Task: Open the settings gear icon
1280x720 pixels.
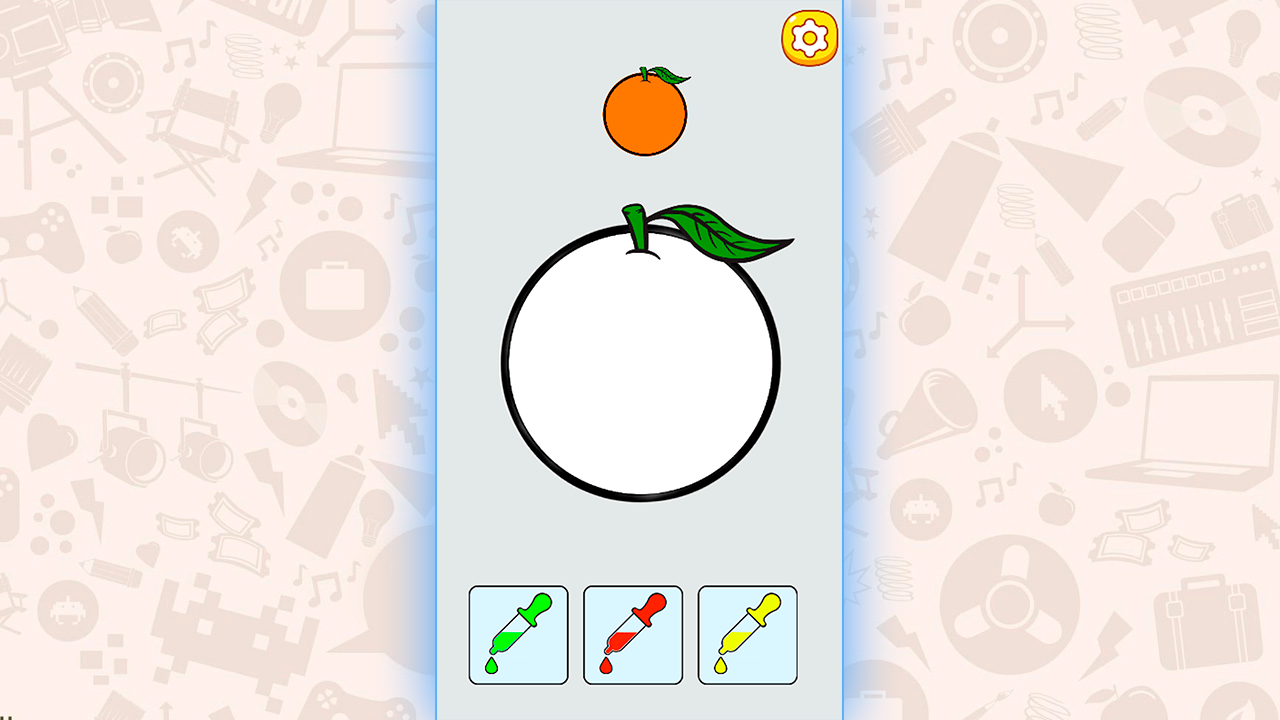Action: pos(808,38)
